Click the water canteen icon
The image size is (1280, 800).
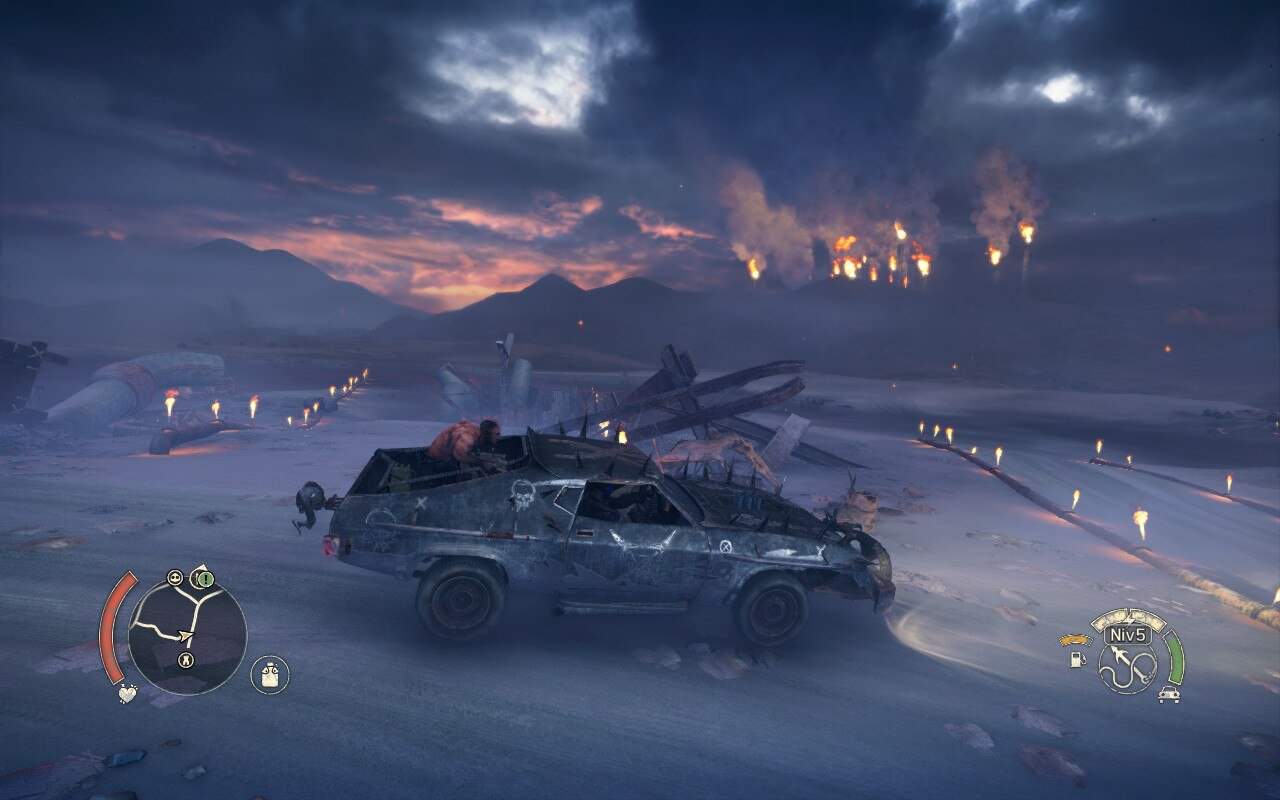pyautogui.click(x=269, y=675)
